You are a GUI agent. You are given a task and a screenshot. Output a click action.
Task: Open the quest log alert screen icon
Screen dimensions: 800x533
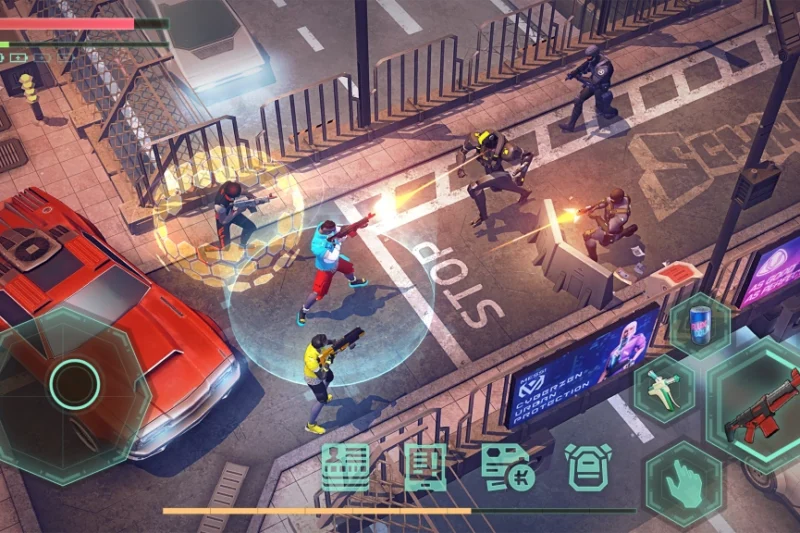pos(425,466)
